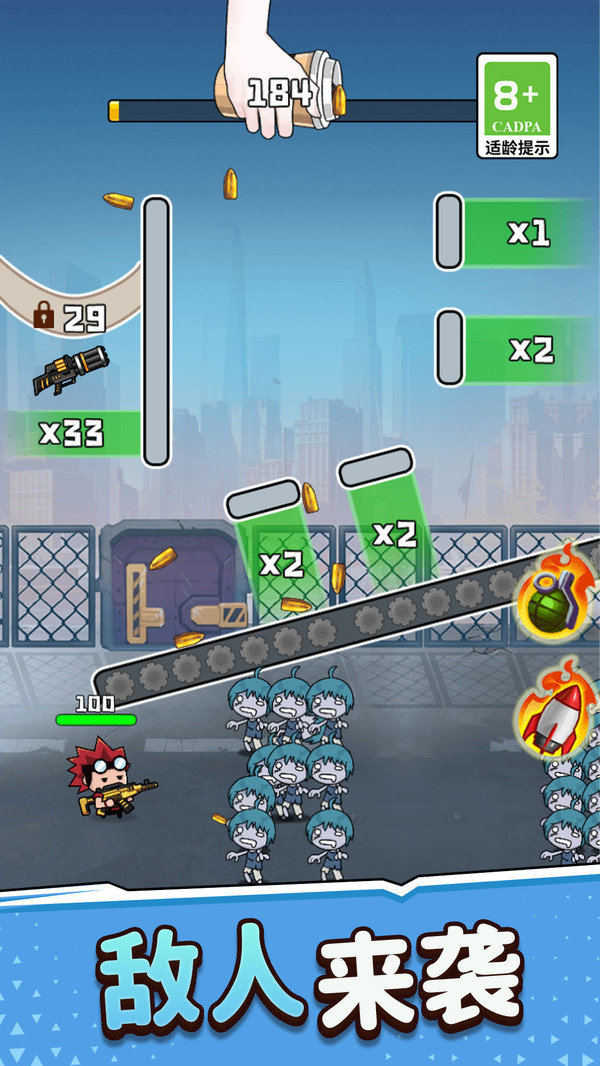Launch the flaming rocket ability
Screen dimensions: 600x1066
[553, 719]
